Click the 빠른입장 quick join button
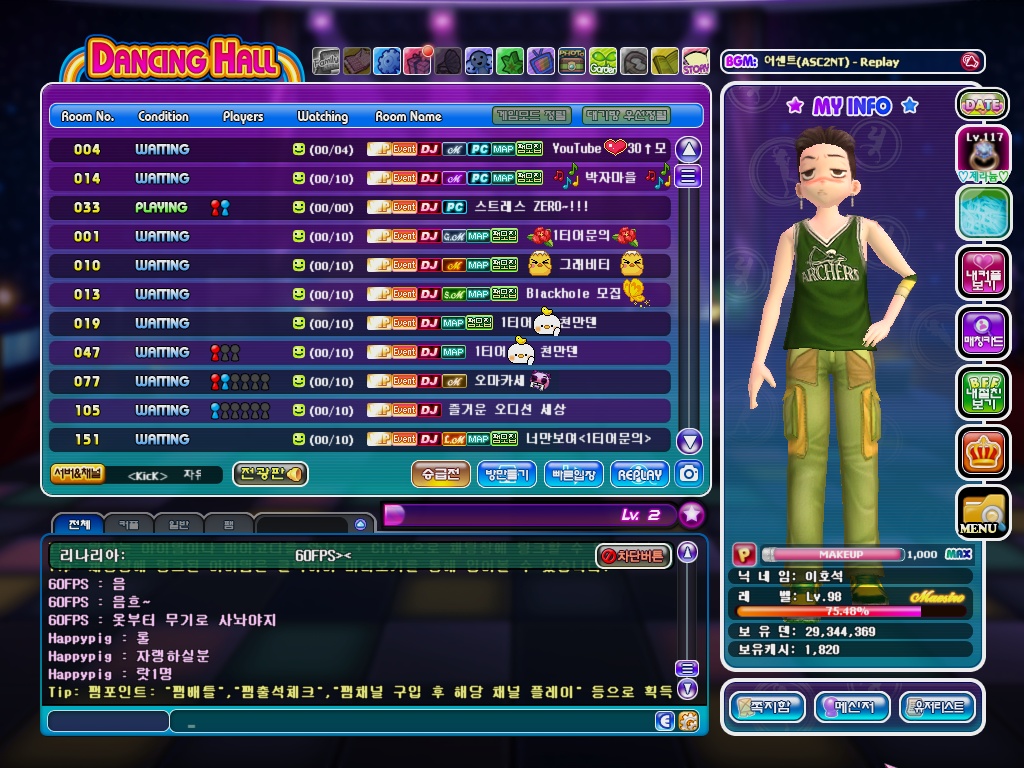Screen dimensions: 1024x768 tap(574, 474)
